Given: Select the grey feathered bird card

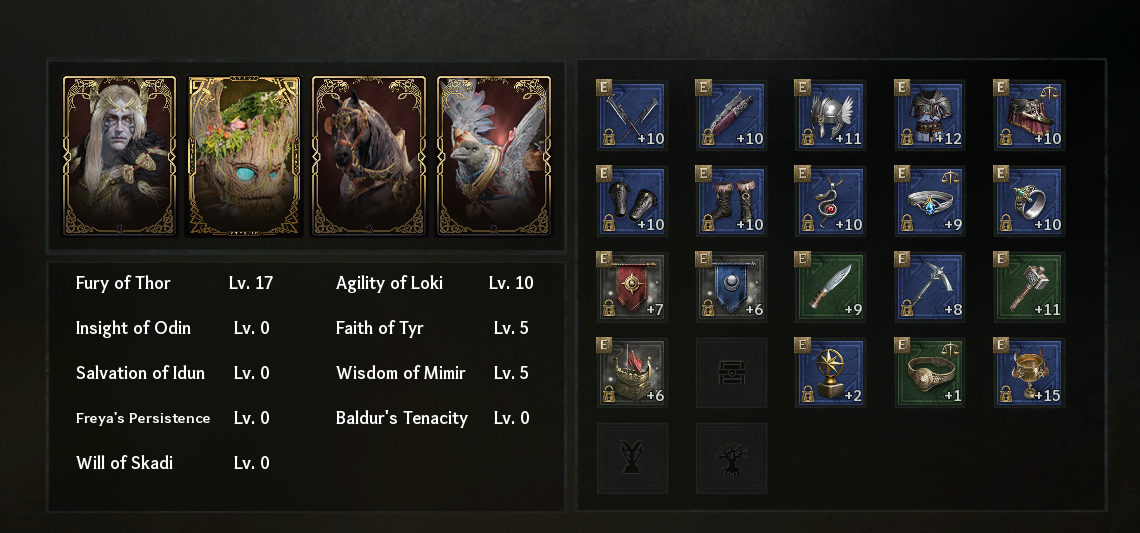Looking at the screenshot, I should (494, 156).
